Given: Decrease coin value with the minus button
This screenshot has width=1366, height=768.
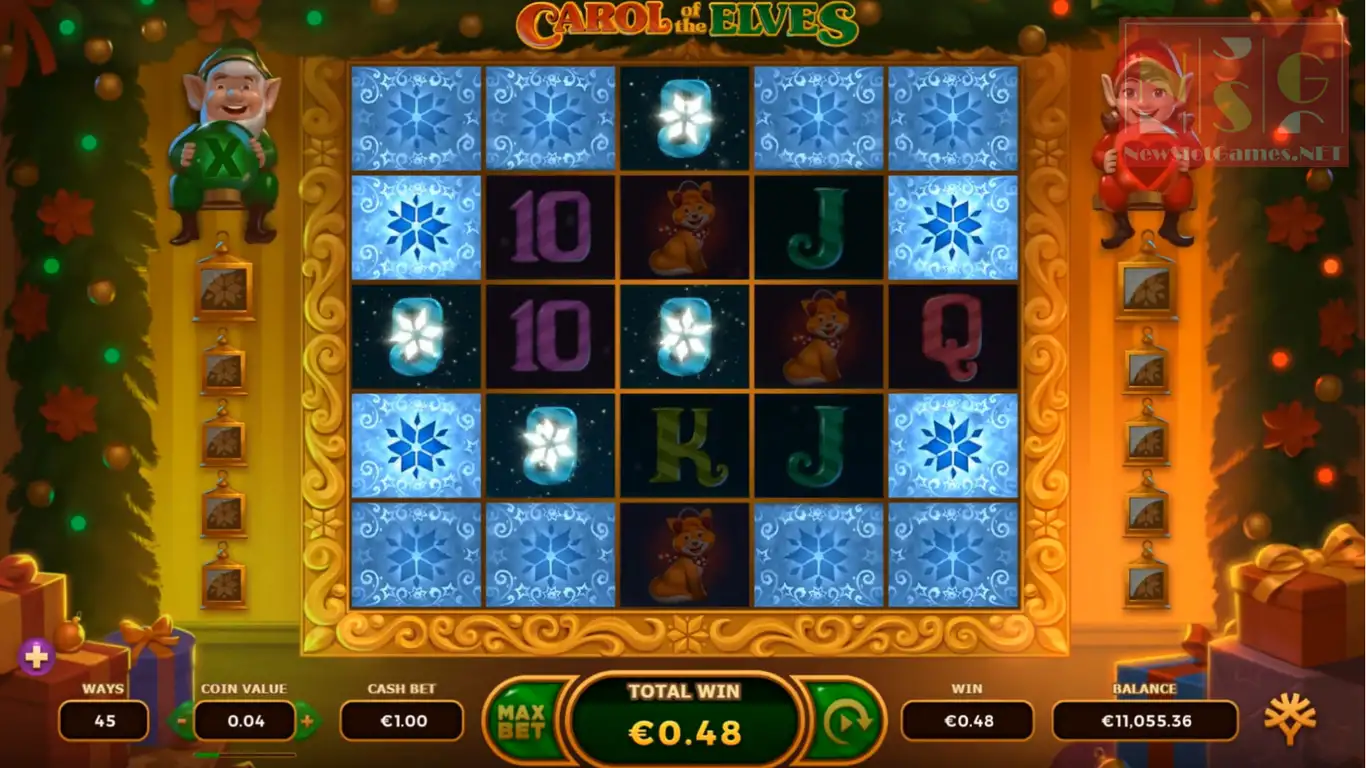Looking at the screenshot, I should pyautogui.click(x=181, y=720).
